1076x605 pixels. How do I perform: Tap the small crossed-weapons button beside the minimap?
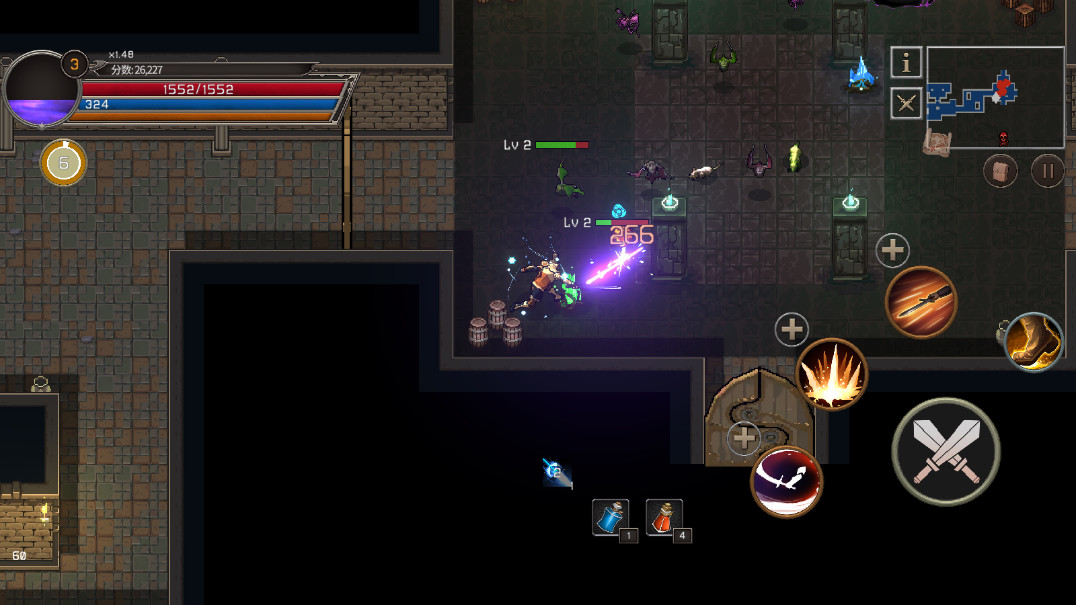tap(906, 103)
